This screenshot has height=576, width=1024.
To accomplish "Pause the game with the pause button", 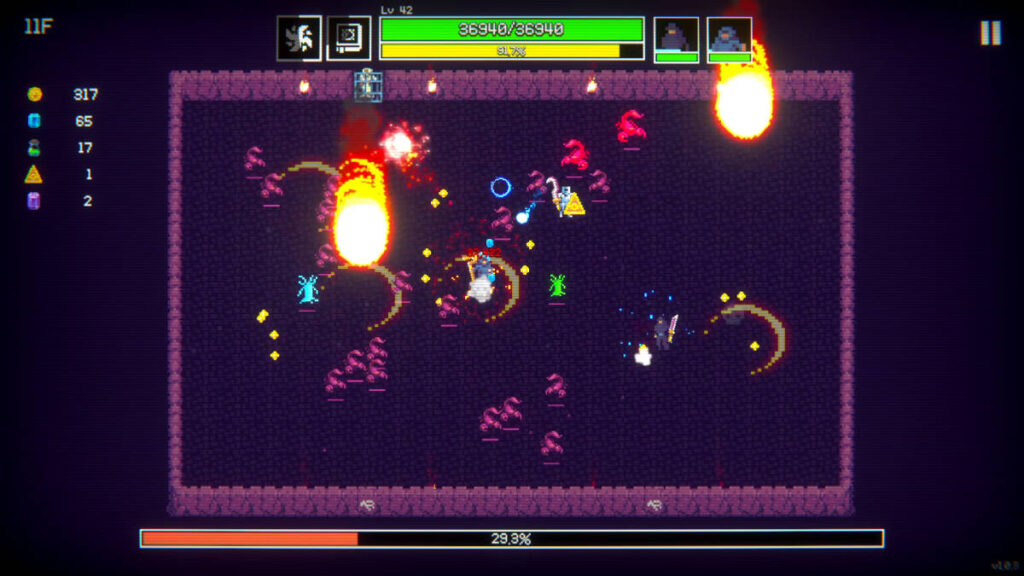I will click(x=990, y=33).
